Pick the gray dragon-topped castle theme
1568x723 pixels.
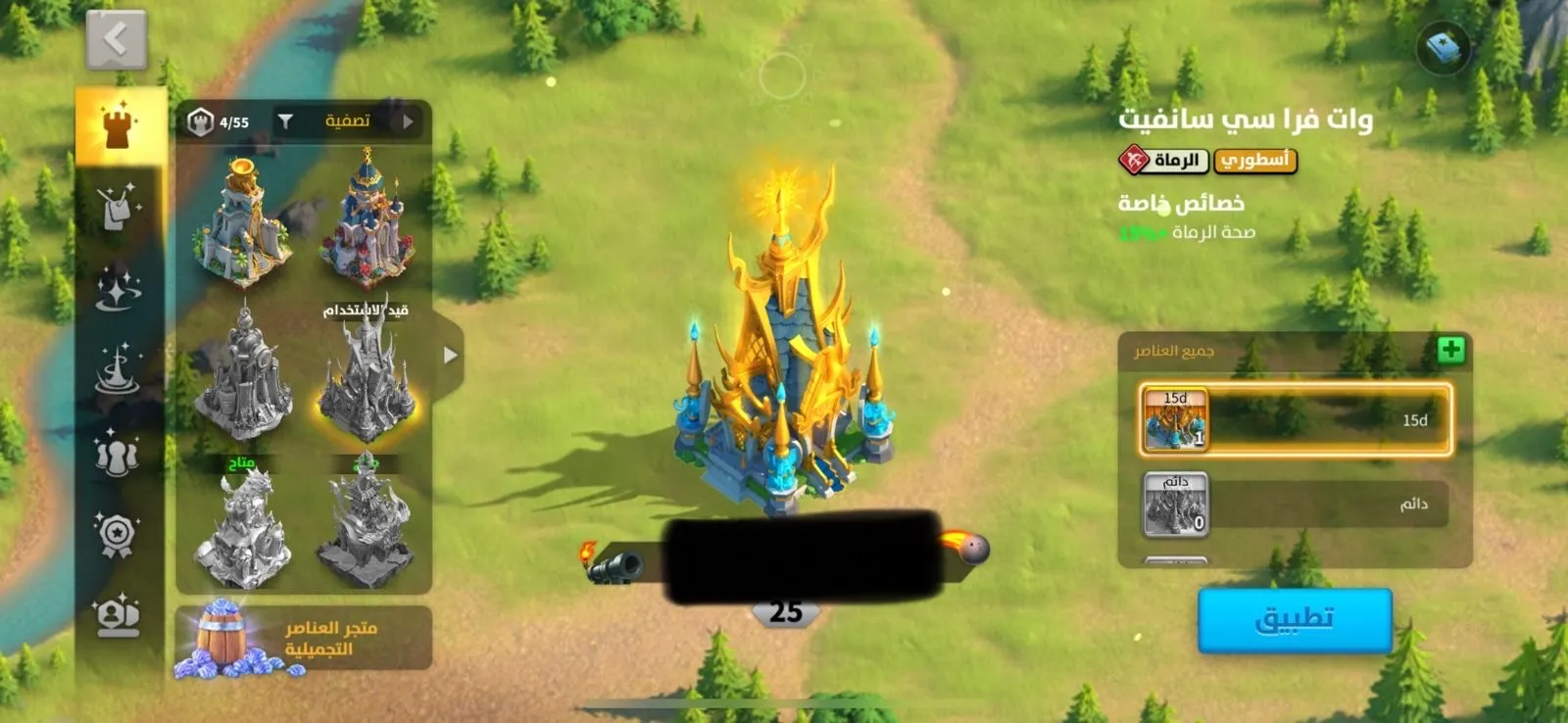coord(242,529)
